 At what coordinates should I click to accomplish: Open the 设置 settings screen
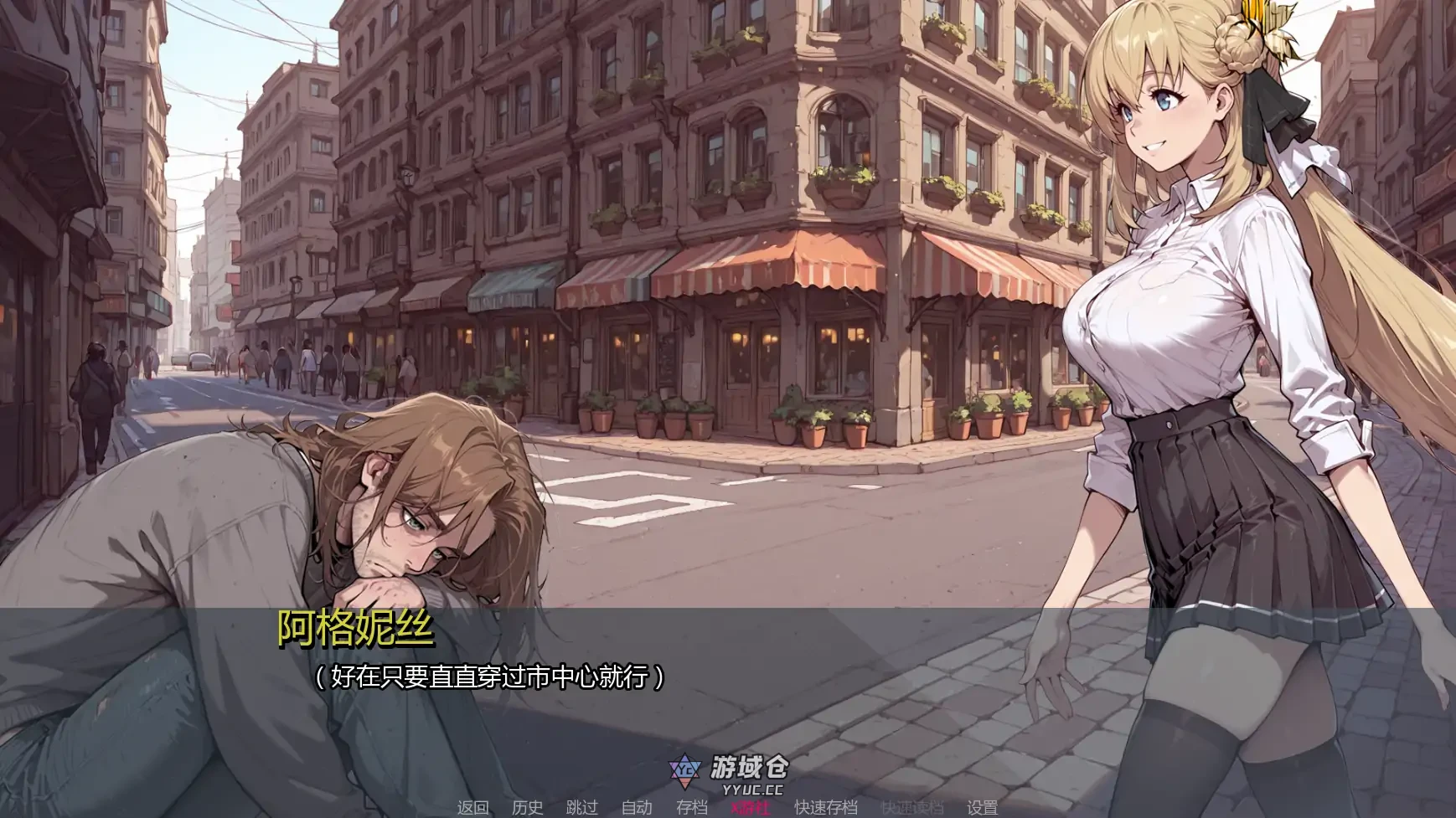[x=982, y=809]
